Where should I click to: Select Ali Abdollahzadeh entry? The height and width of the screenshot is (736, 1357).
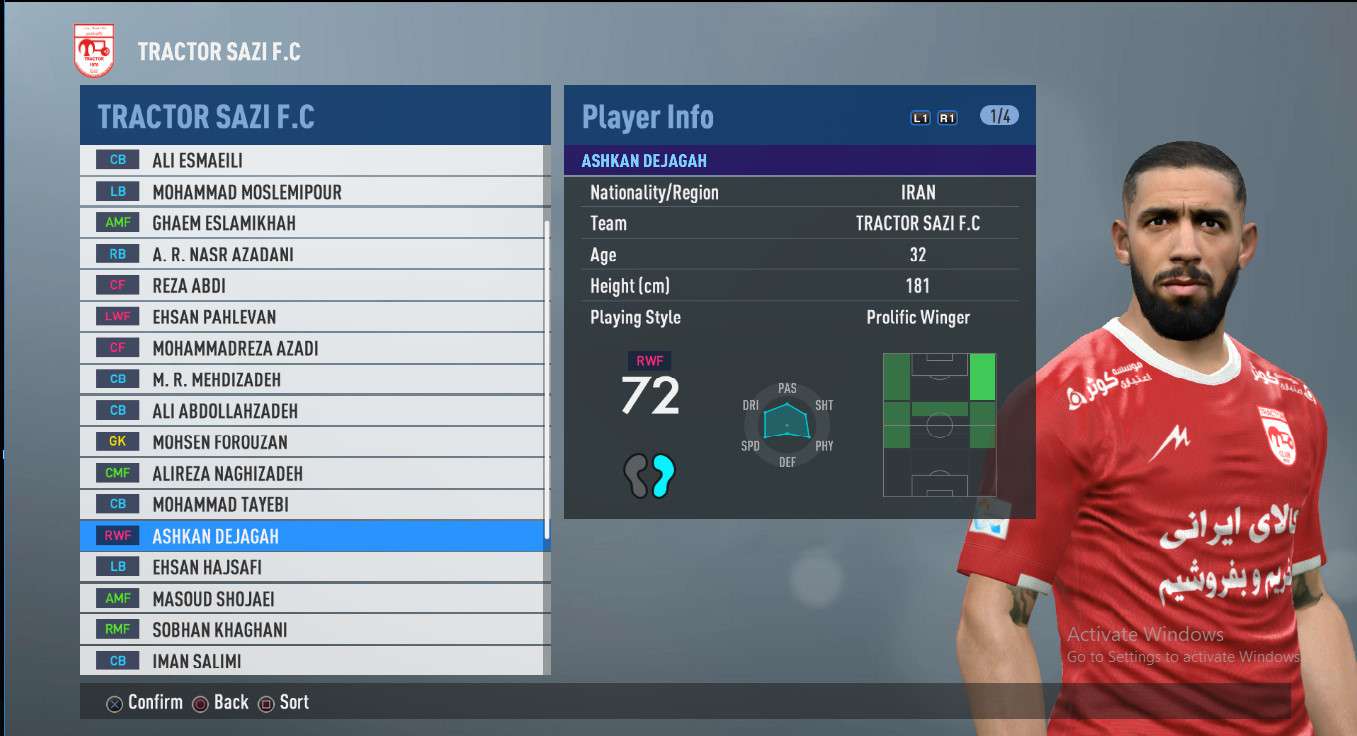(312, 411)
